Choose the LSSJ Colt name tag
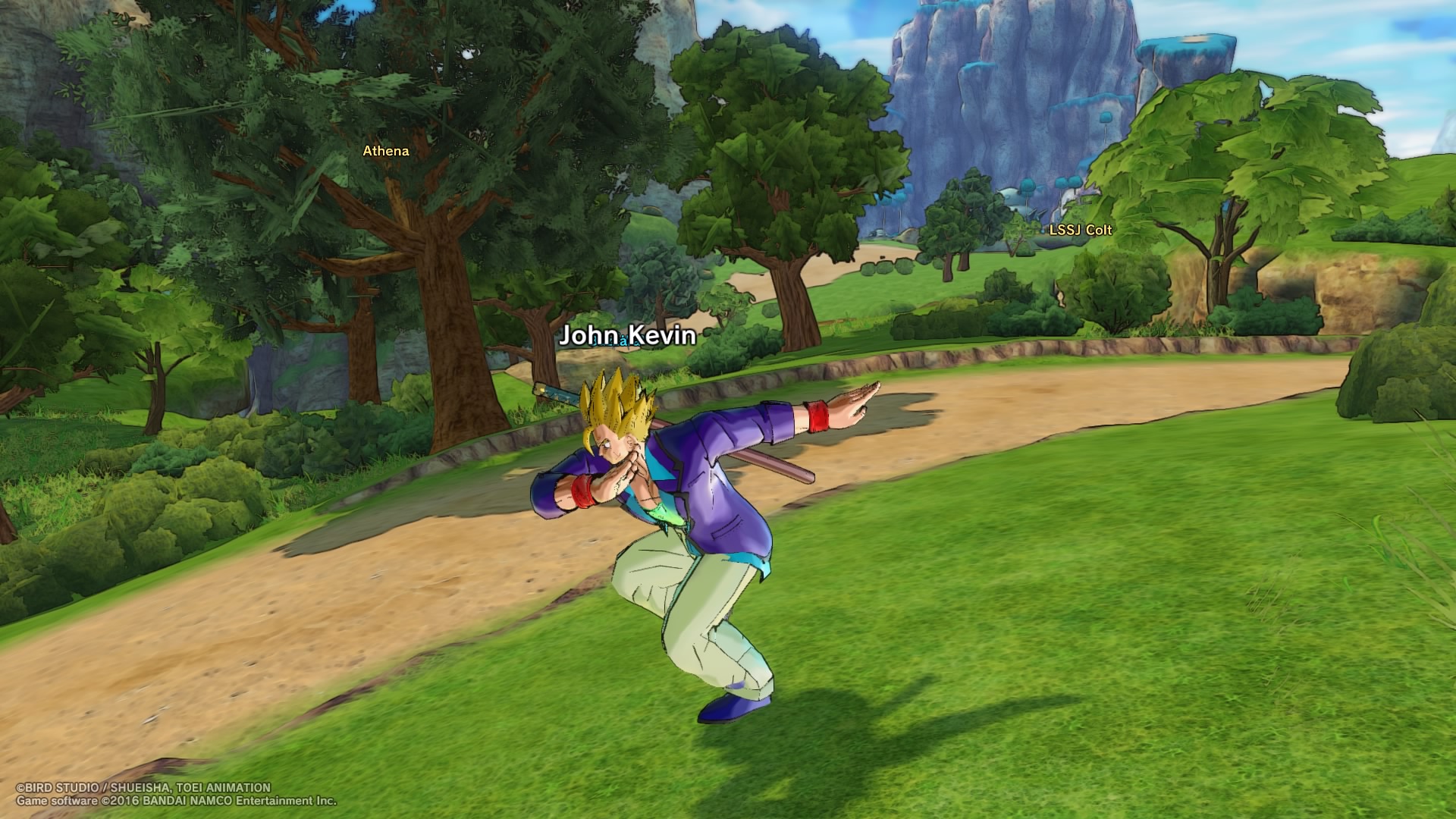The image size is (1456, 819). pyautogui.click(x=1080, y=230)
